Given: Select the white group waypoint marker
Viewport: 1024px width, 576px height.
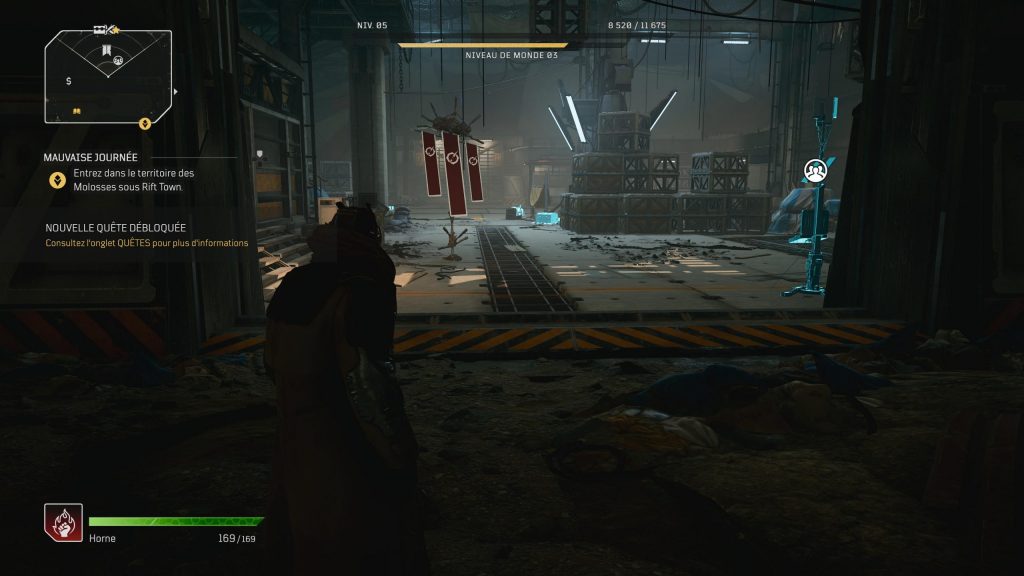Looking at the screenshot, I should pyautogui.click(x=817, y=172).
